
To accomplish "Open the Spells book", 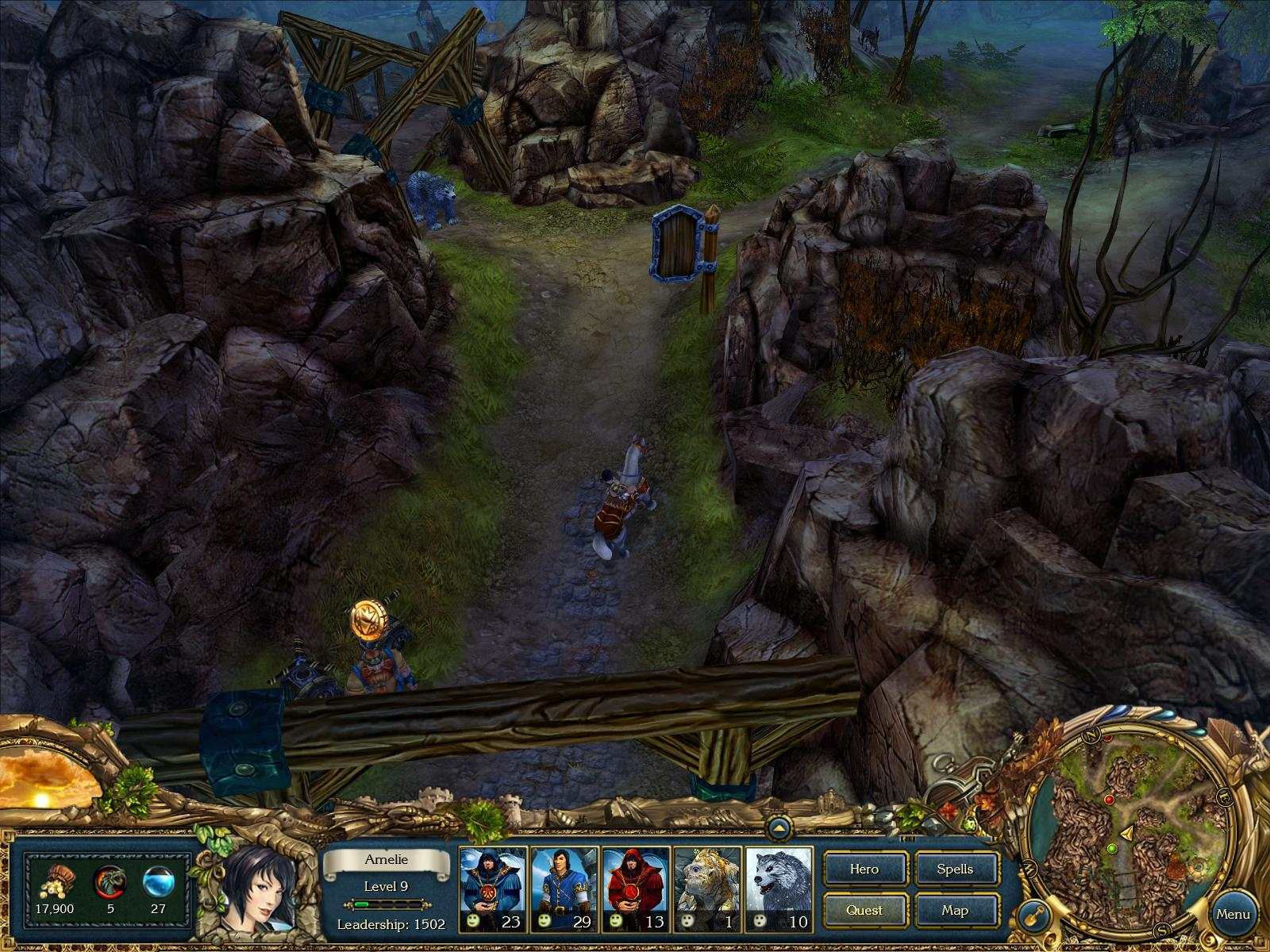I will tap(956, 869).
